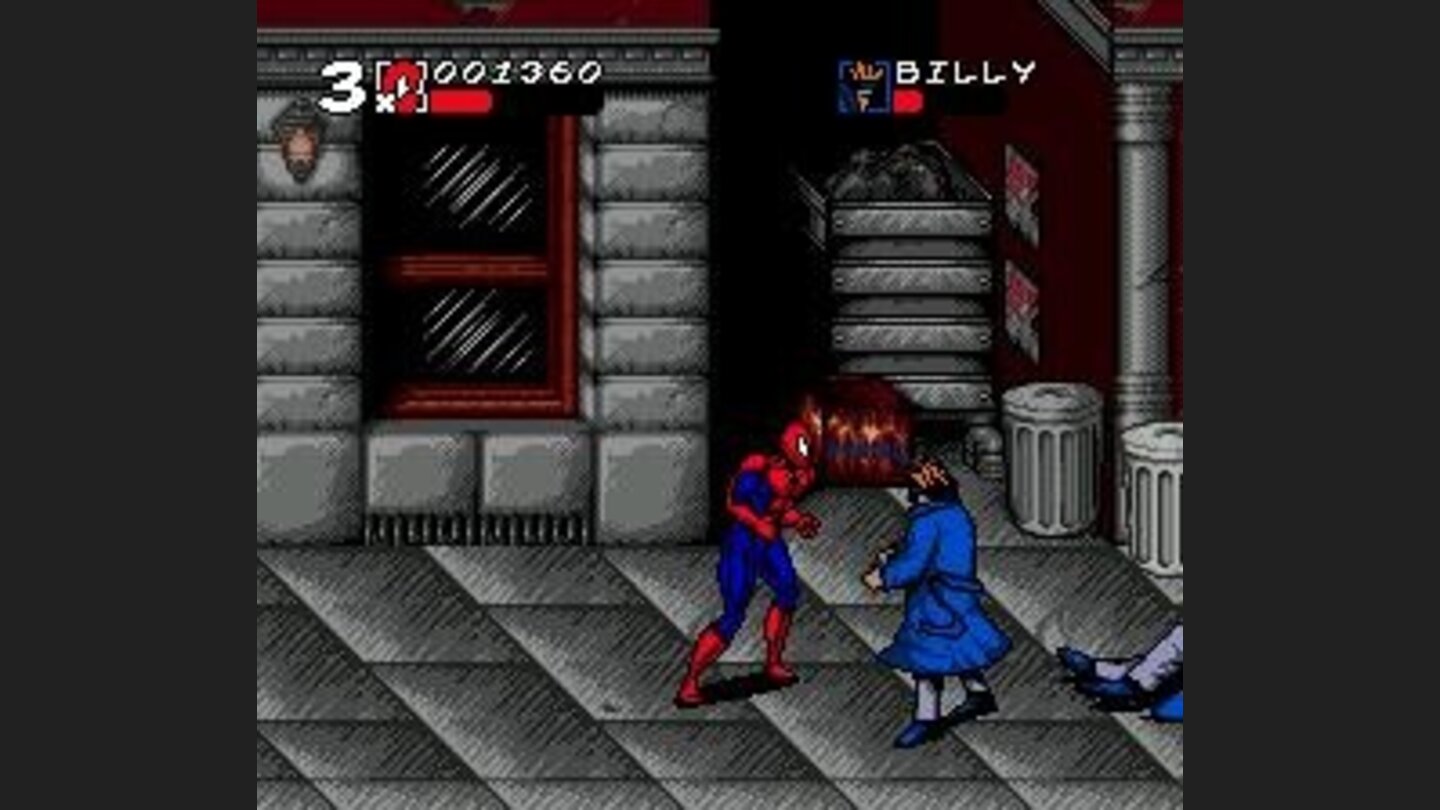
Task: Click Billy in his blue trench coat
Action: [x=930, y=580]
